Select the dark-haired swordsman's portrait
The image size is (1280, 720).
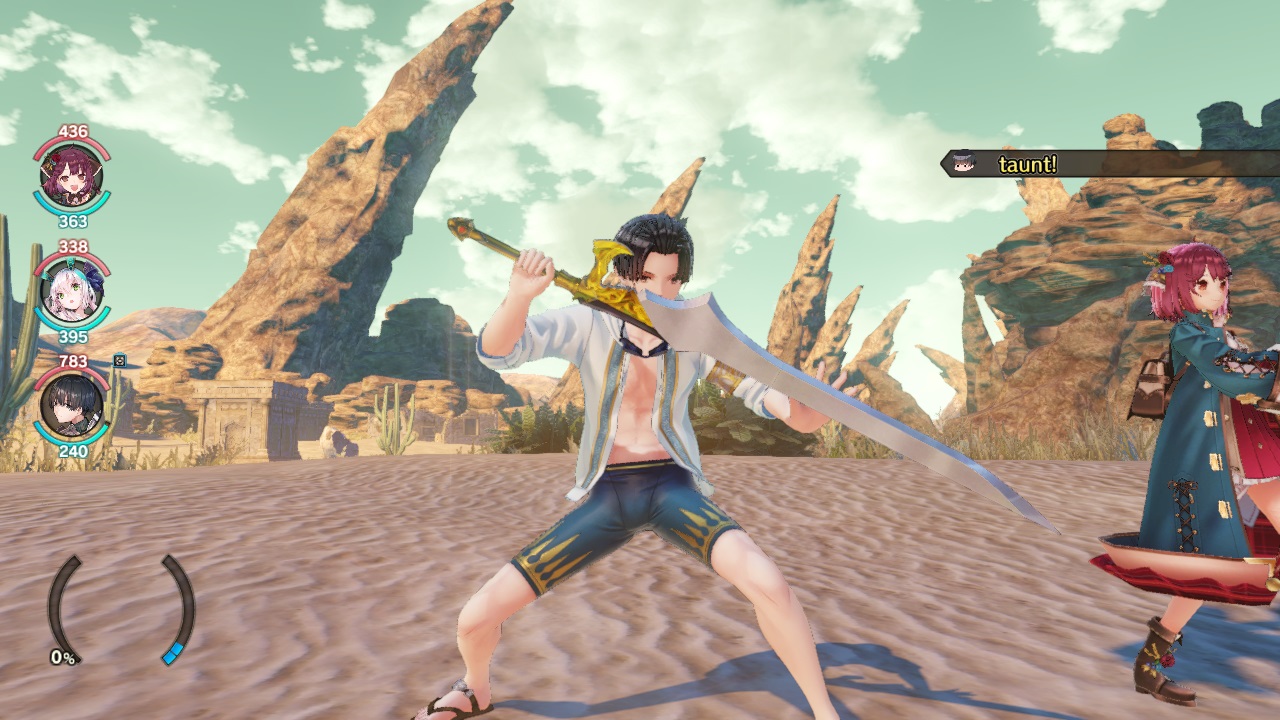pyautogui.click(x=70, y=407)
